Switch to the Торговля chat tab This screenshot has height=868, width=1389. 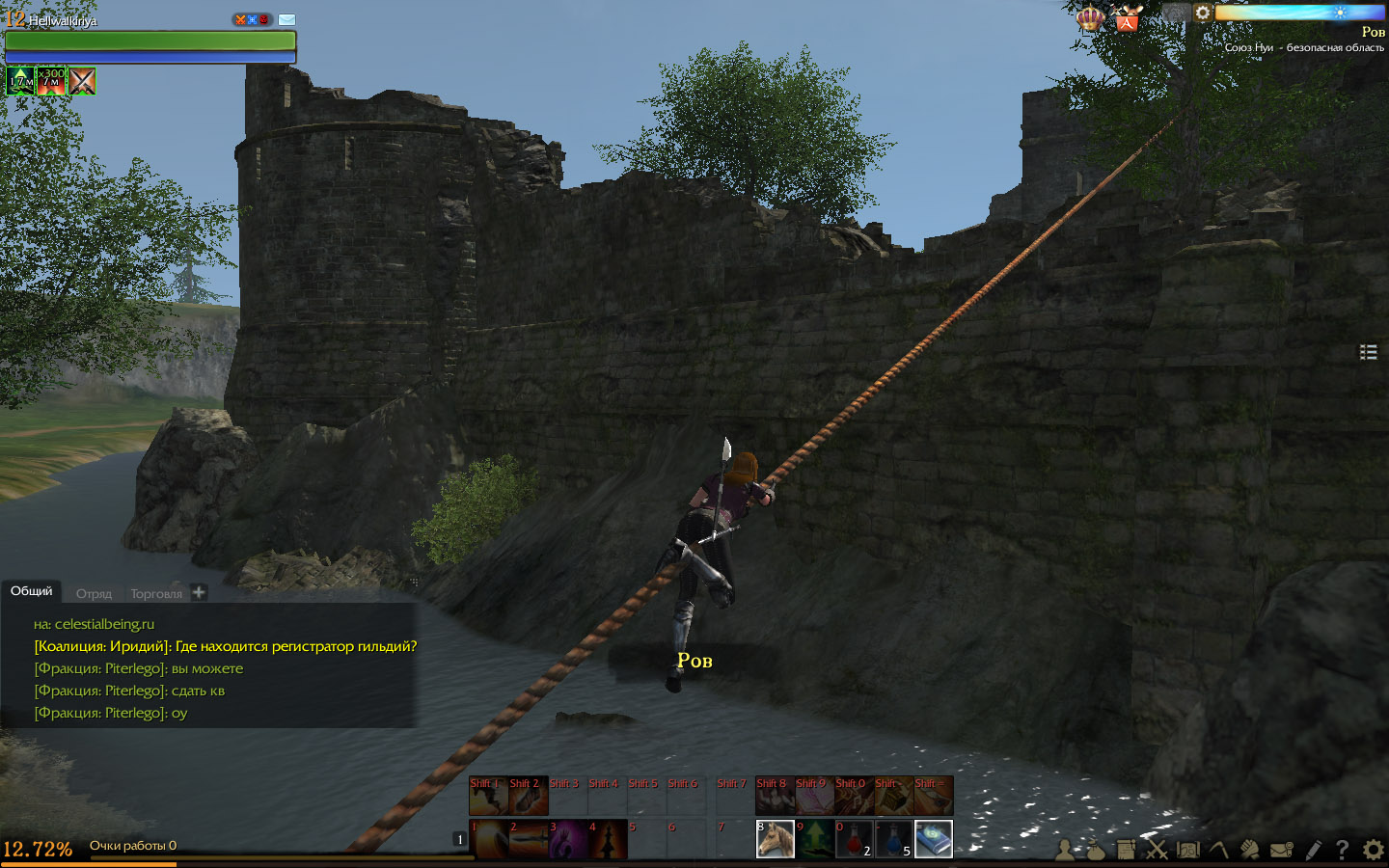point(156,594)
